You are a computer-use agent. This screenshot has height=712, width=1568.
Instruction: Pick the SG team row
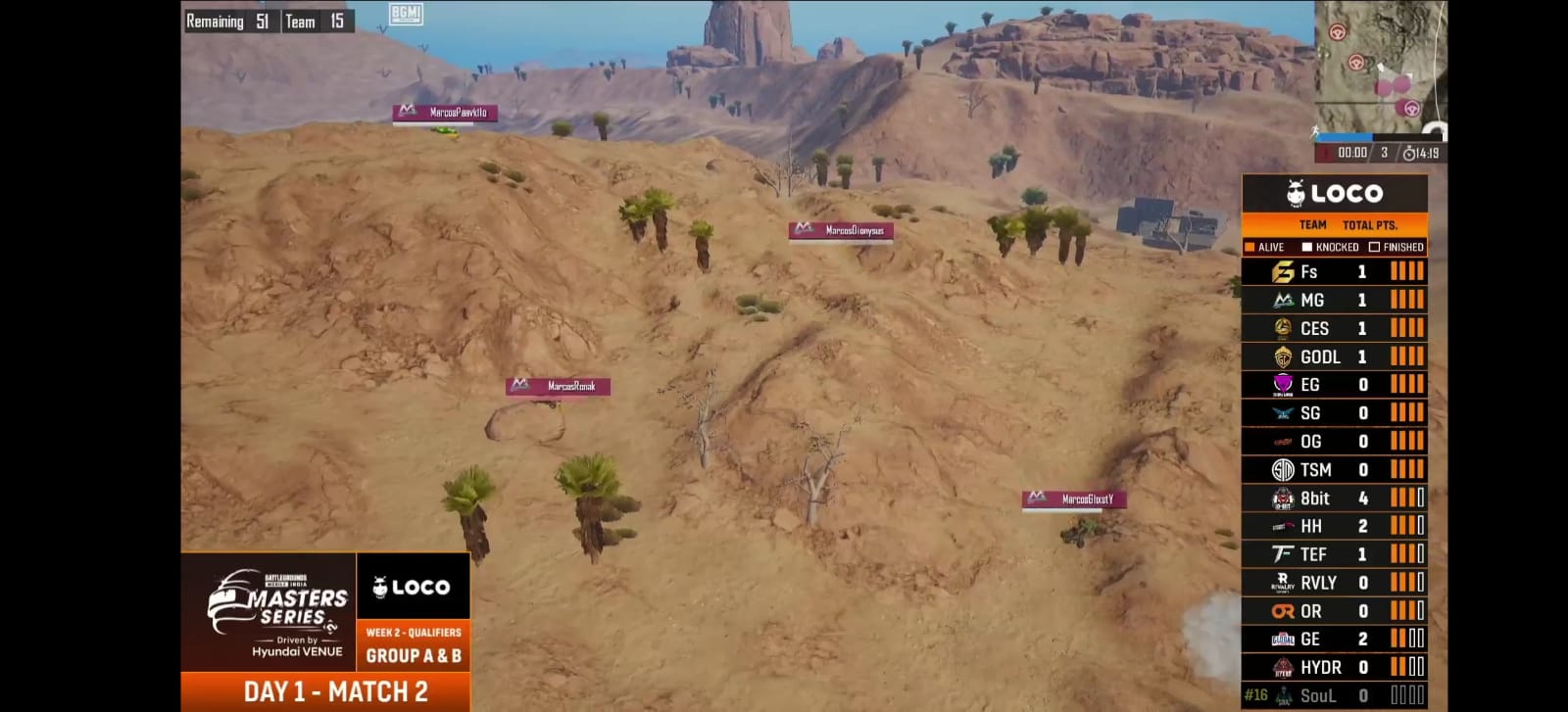click(x=1334, y=413)
